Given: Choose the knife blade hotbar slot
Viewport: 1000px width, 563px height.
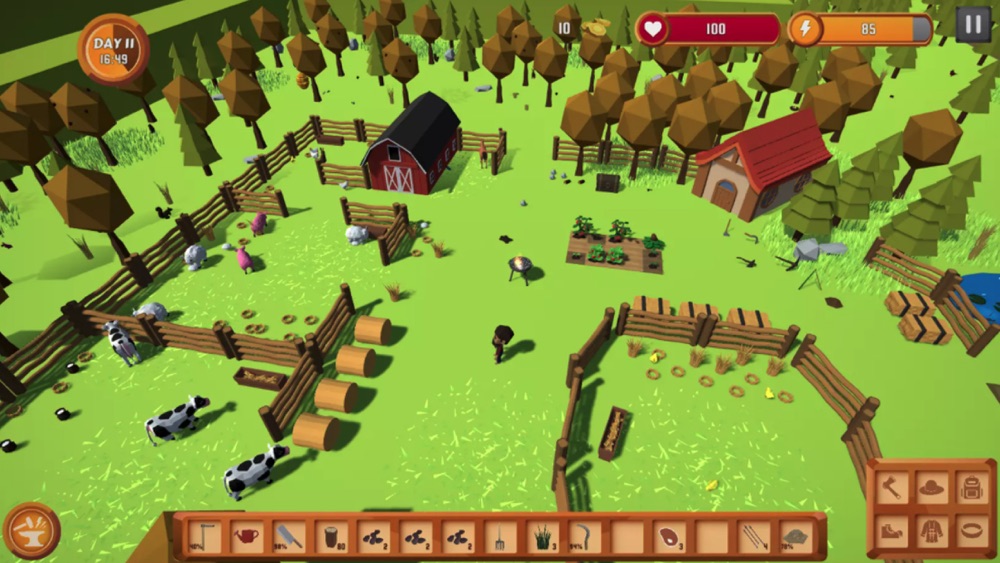Looking at the screenshot, I should point(289,536).
